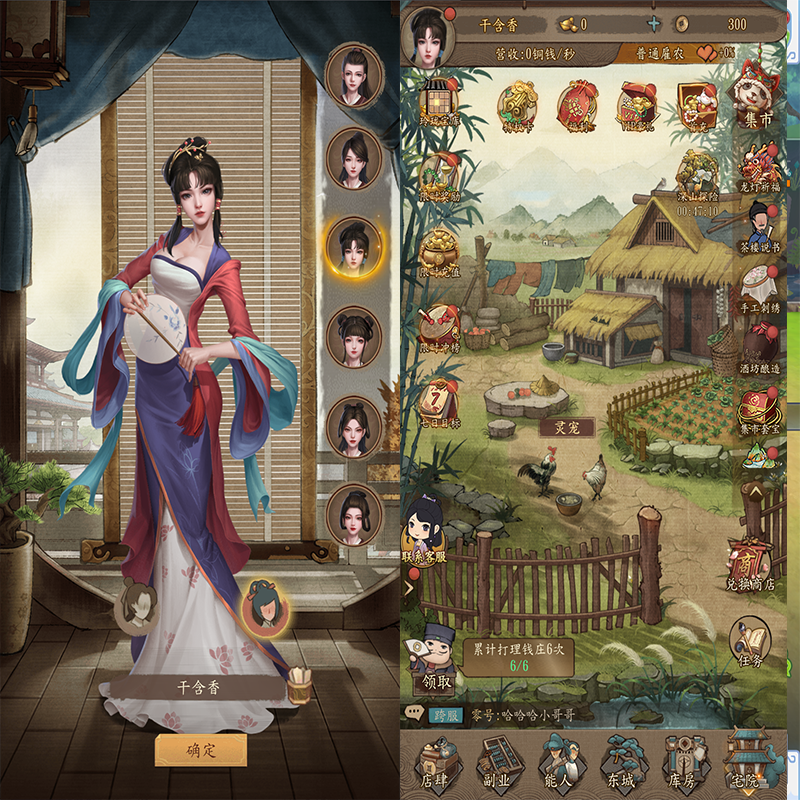Viewport: 800px width, 800px height.
Task: Open the 副业 side-business tab
Action: [500, 766]
